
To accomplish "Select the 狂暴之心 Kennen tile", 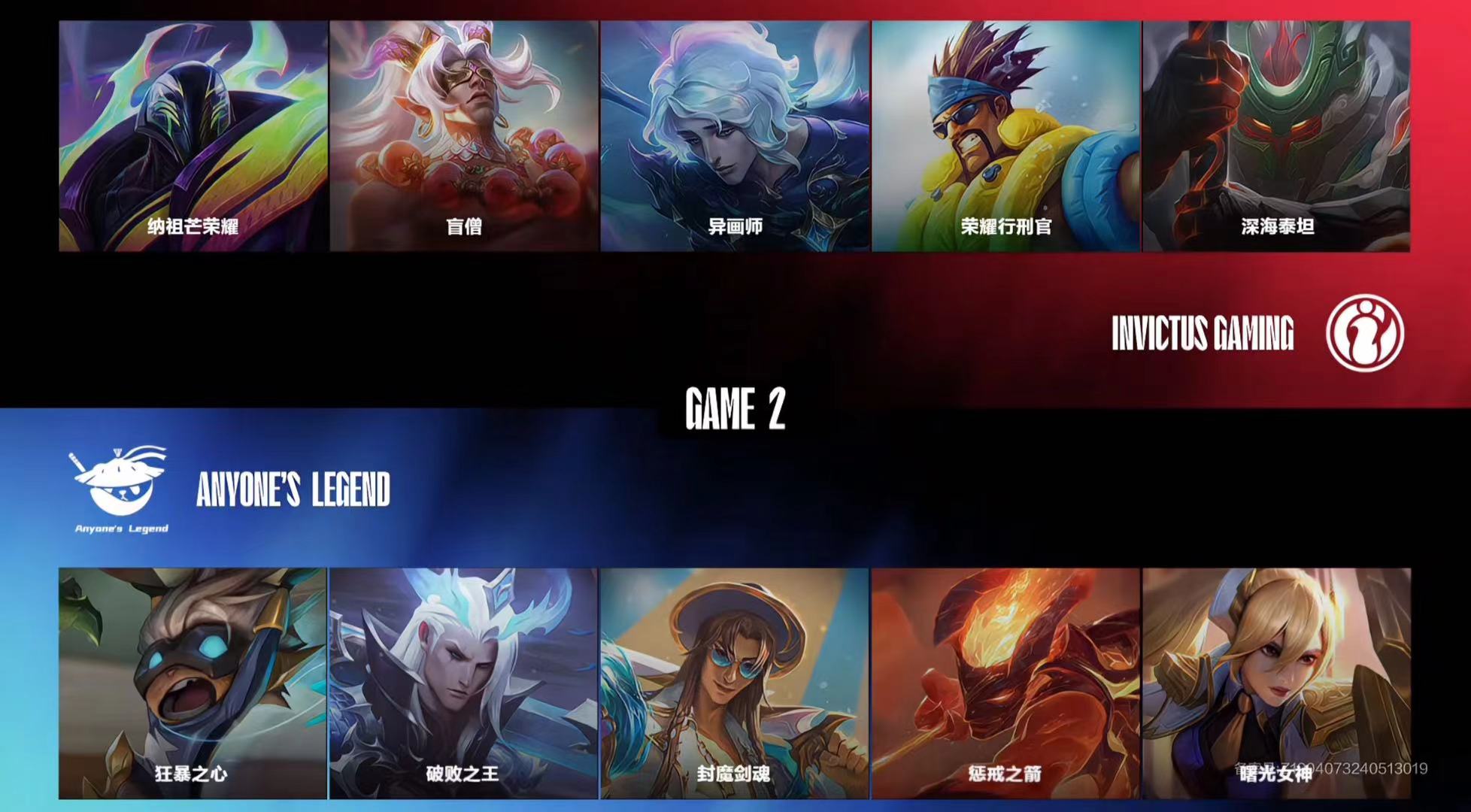I will click(193, 683).
